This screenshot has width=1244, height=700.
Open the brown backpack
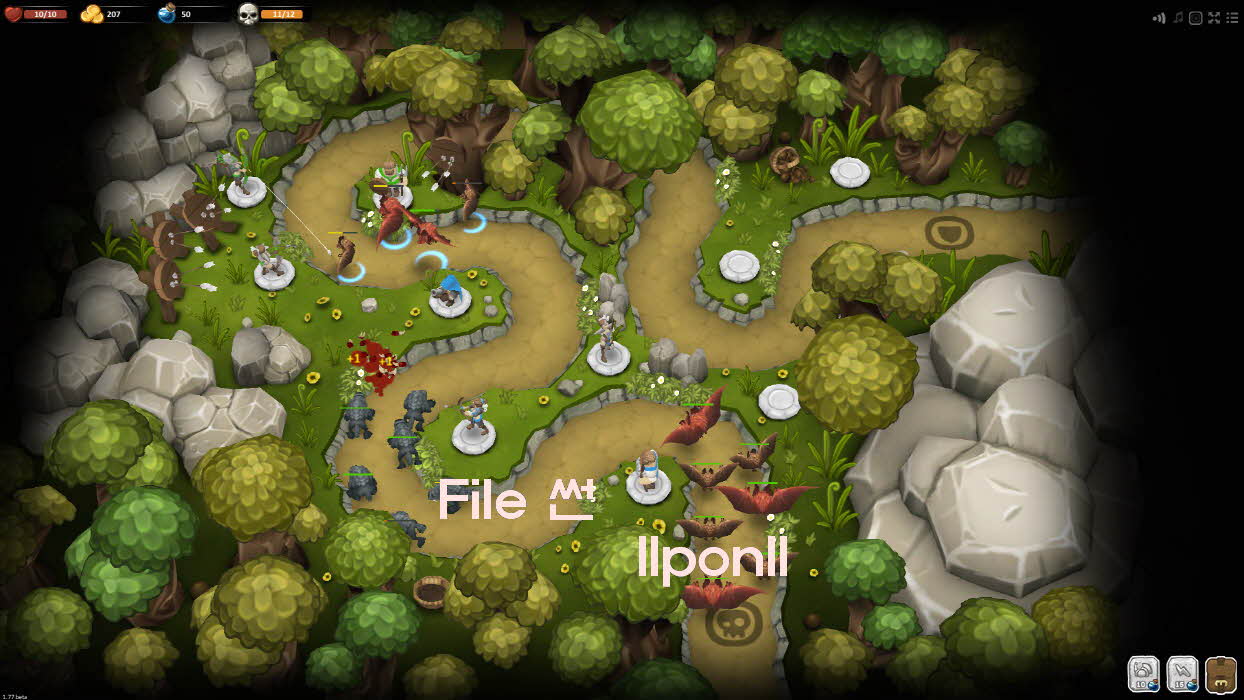tap(1221, 673)
